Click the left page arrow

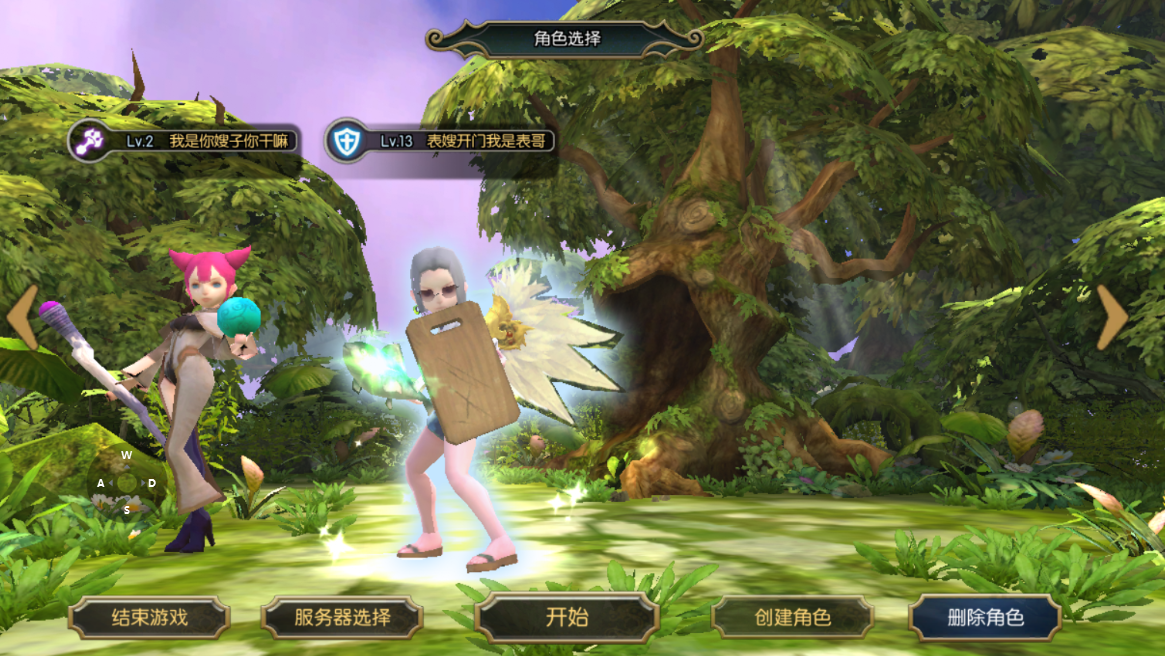point(23,317)
